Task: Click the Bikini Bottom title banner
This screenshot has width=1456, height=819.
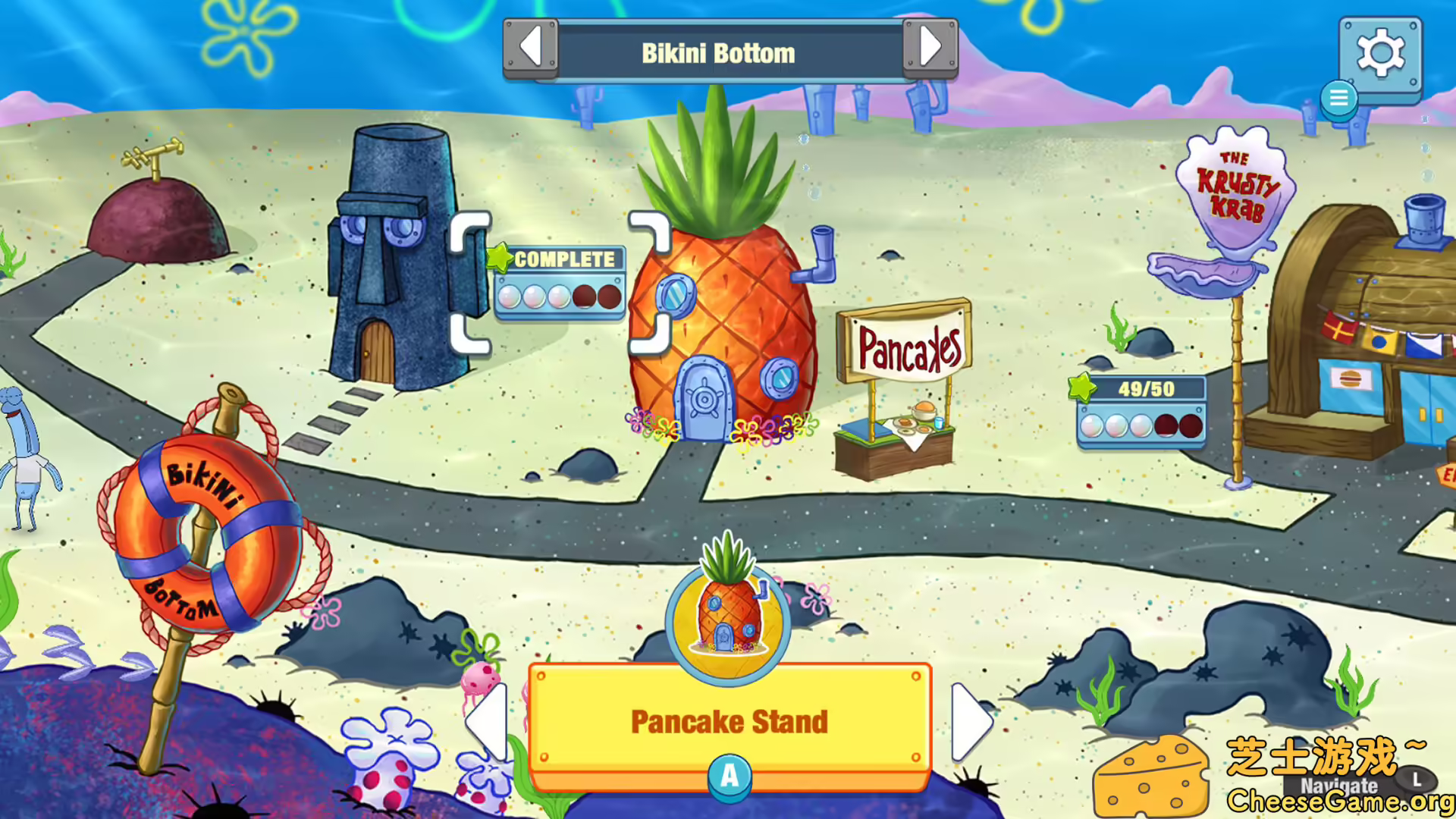Action: click(718, 52)
